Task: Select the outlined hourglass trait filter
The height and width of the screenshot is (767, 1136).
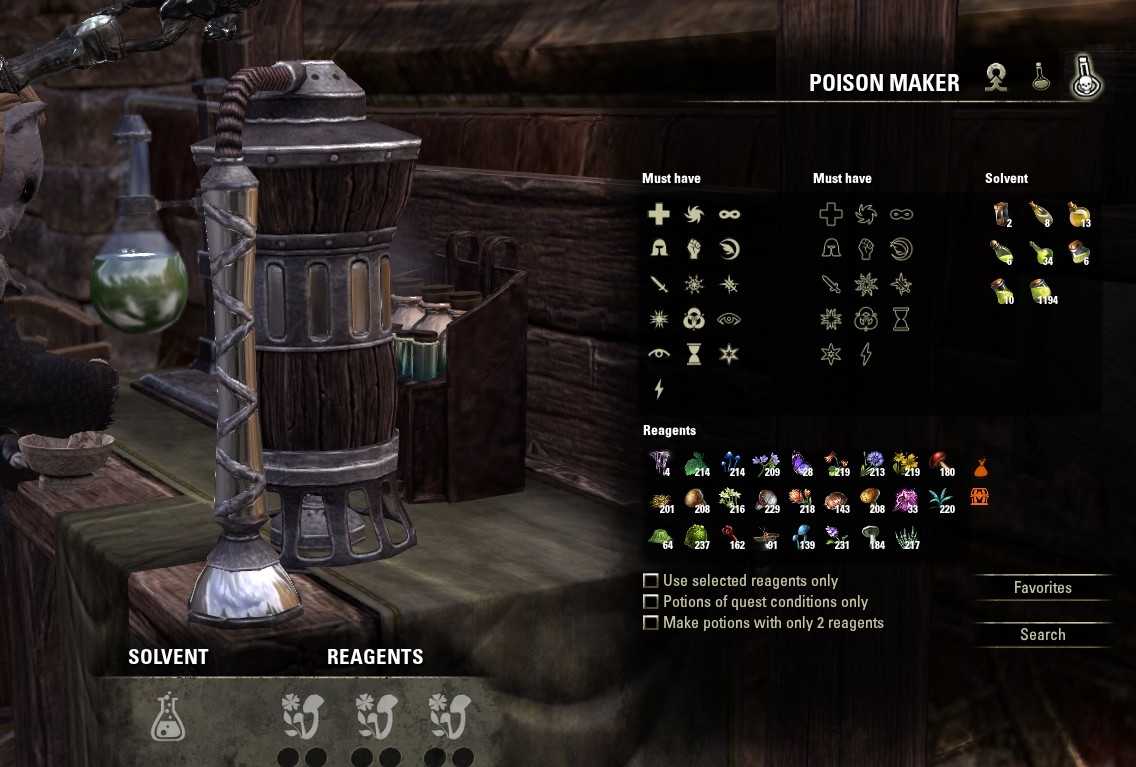Action: [901, 319]
